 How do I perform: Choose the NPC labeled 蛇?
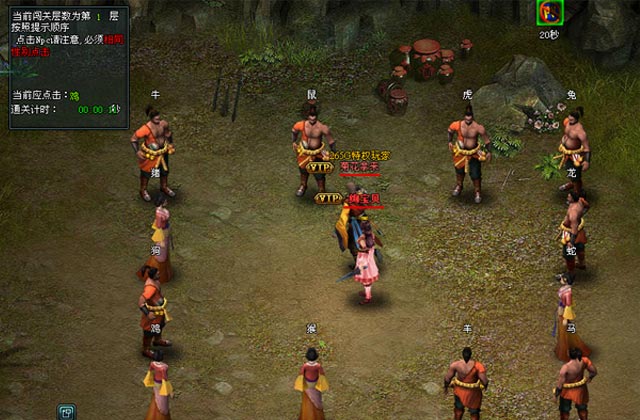pos(566,308)
